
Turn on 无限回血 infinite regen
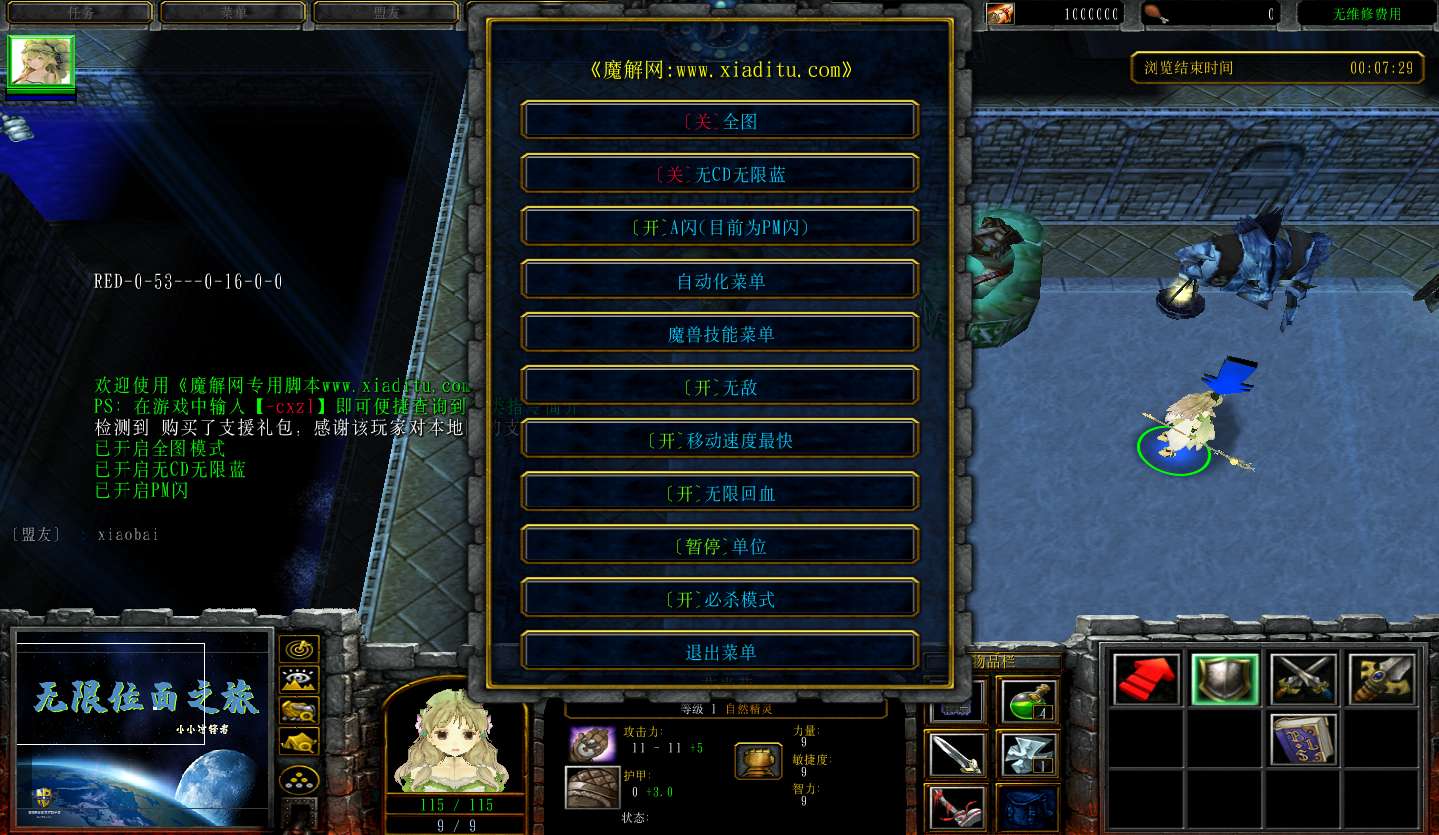tap(719, 493)
